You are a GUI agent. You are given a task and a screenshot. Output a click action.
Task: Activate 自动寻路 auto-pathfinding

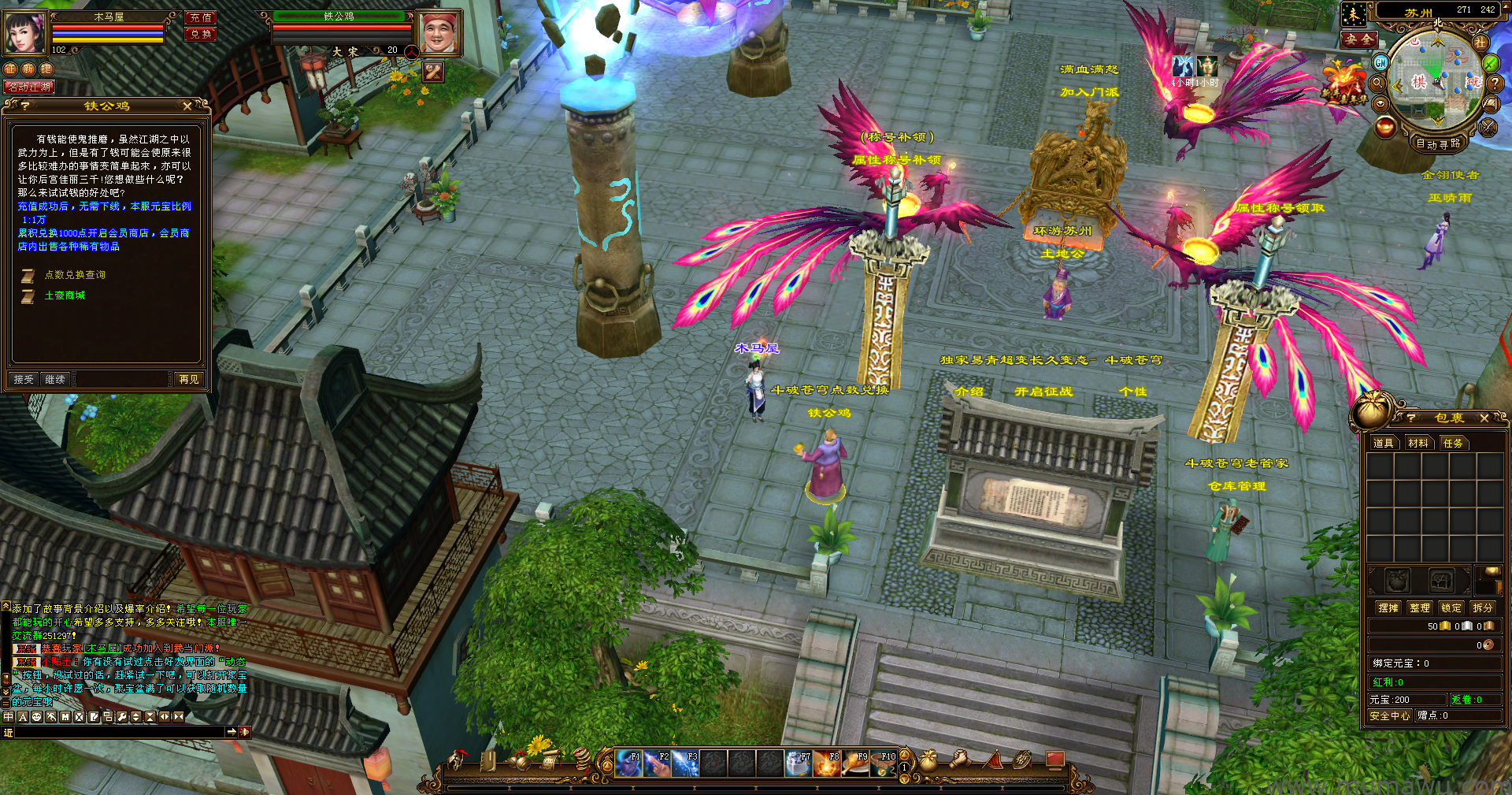(1438, 143)
